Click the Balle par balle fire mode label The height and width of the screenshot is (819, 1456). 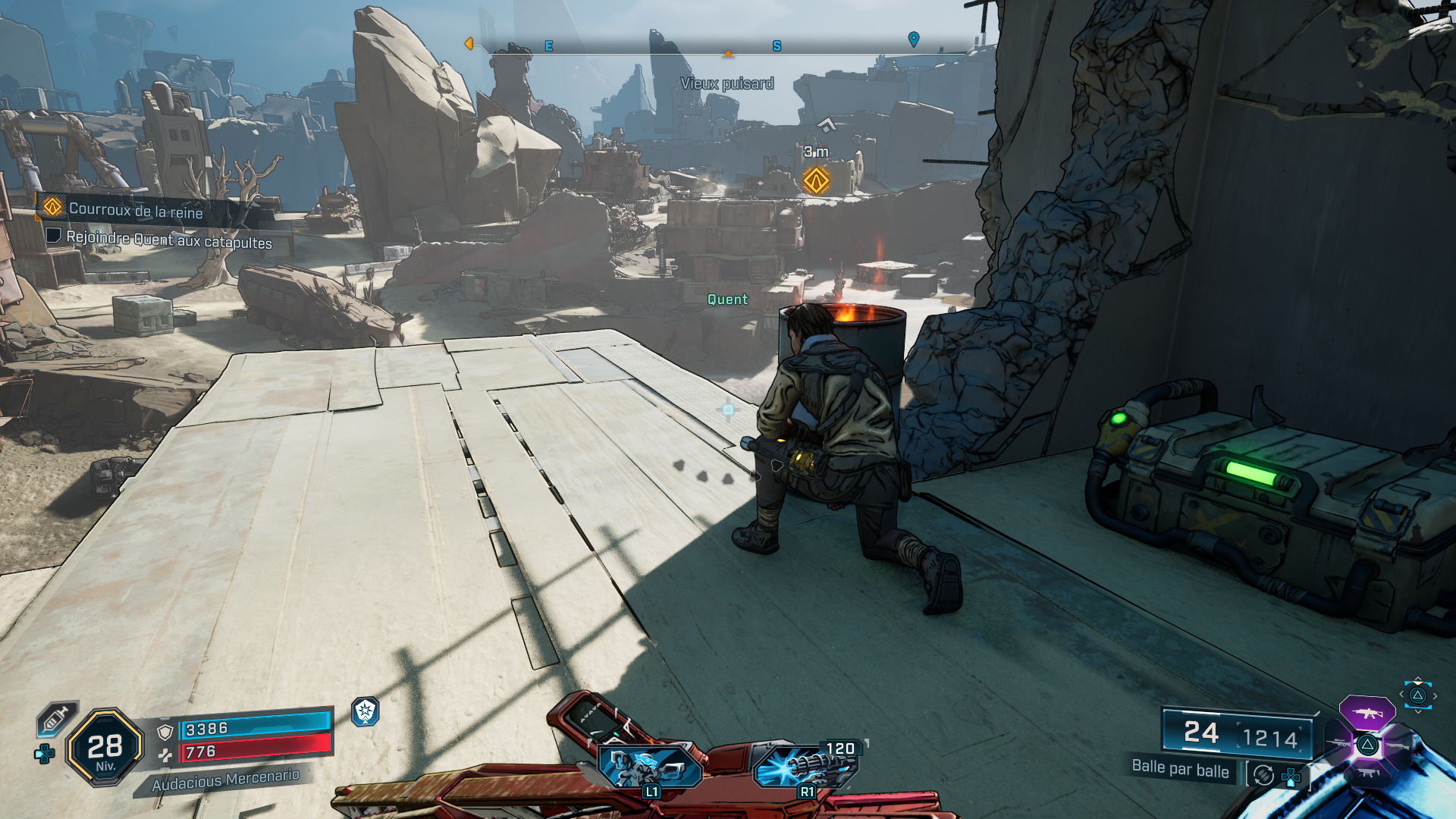coord(1180,769)
